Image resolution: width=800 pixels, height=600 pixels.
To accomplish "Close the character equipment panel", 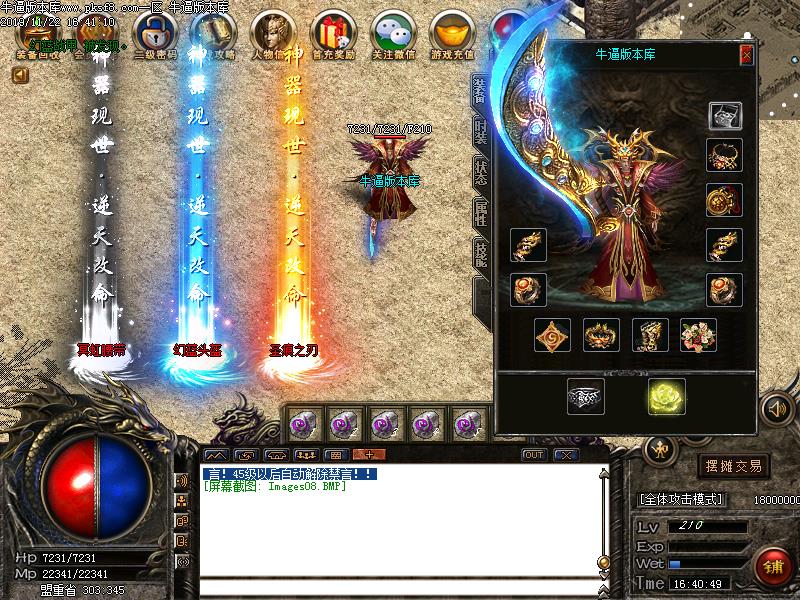I will (x=746, y=55).
